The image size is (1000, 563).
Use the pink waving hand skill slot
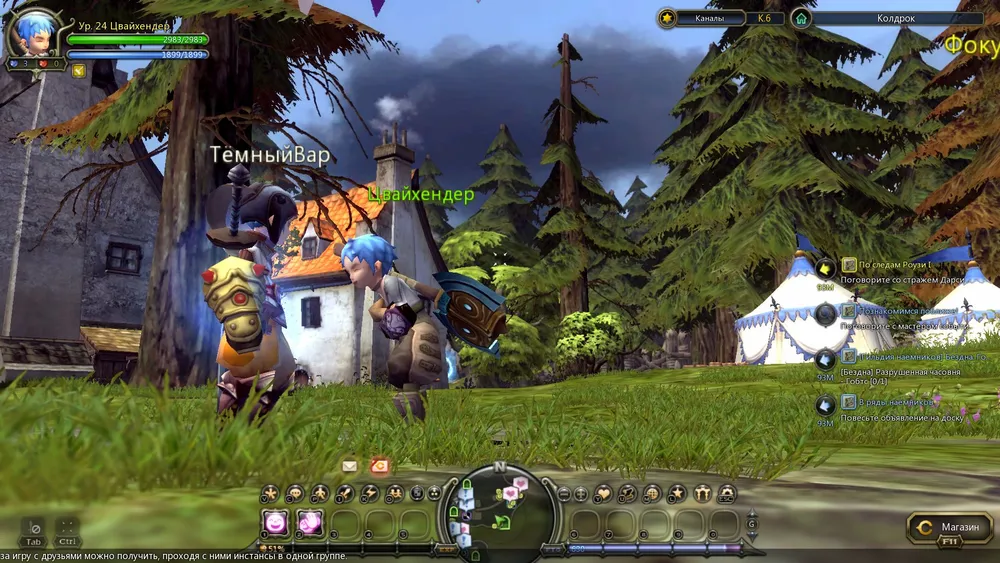coord(309,523)
